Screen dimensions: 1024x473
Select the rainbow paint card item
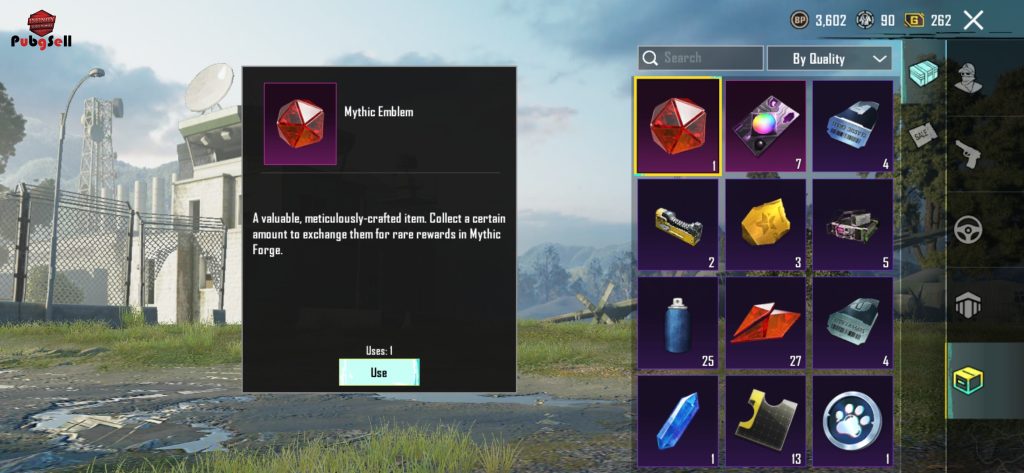pyautogui.click(x=765, y=126)
